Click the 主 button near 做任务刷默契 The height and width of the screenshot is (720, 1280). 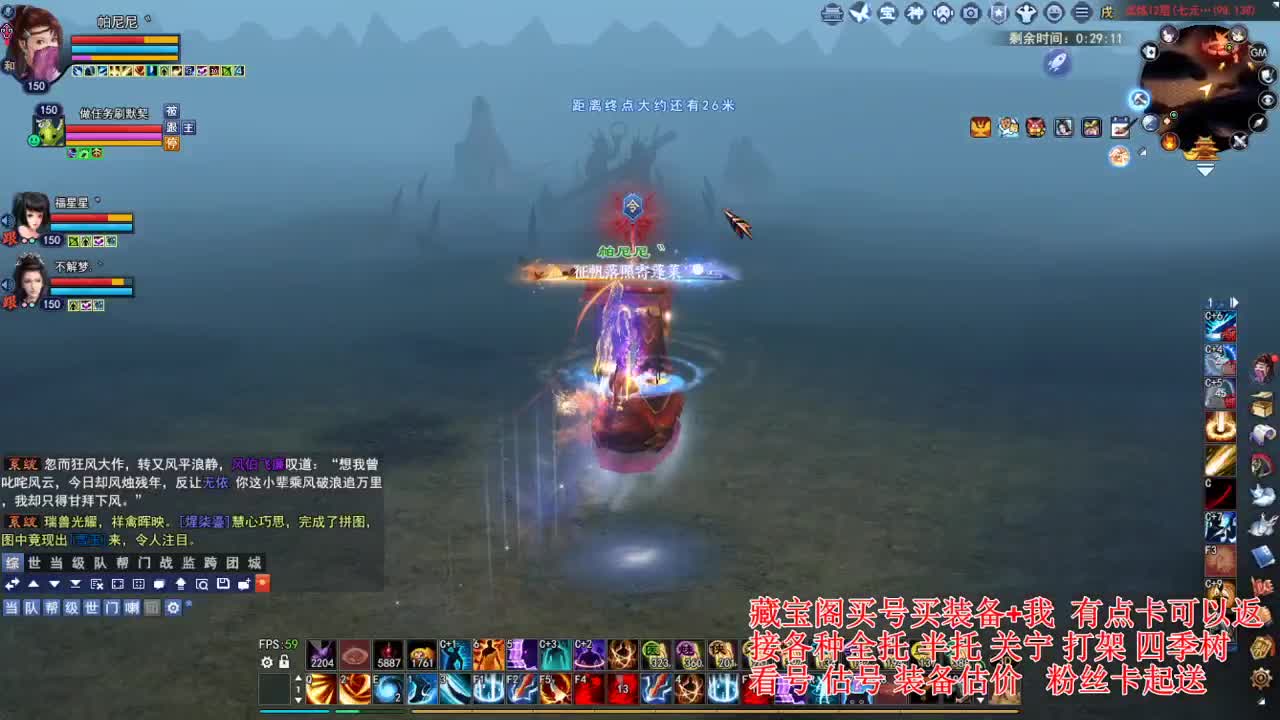click(187, 127)
